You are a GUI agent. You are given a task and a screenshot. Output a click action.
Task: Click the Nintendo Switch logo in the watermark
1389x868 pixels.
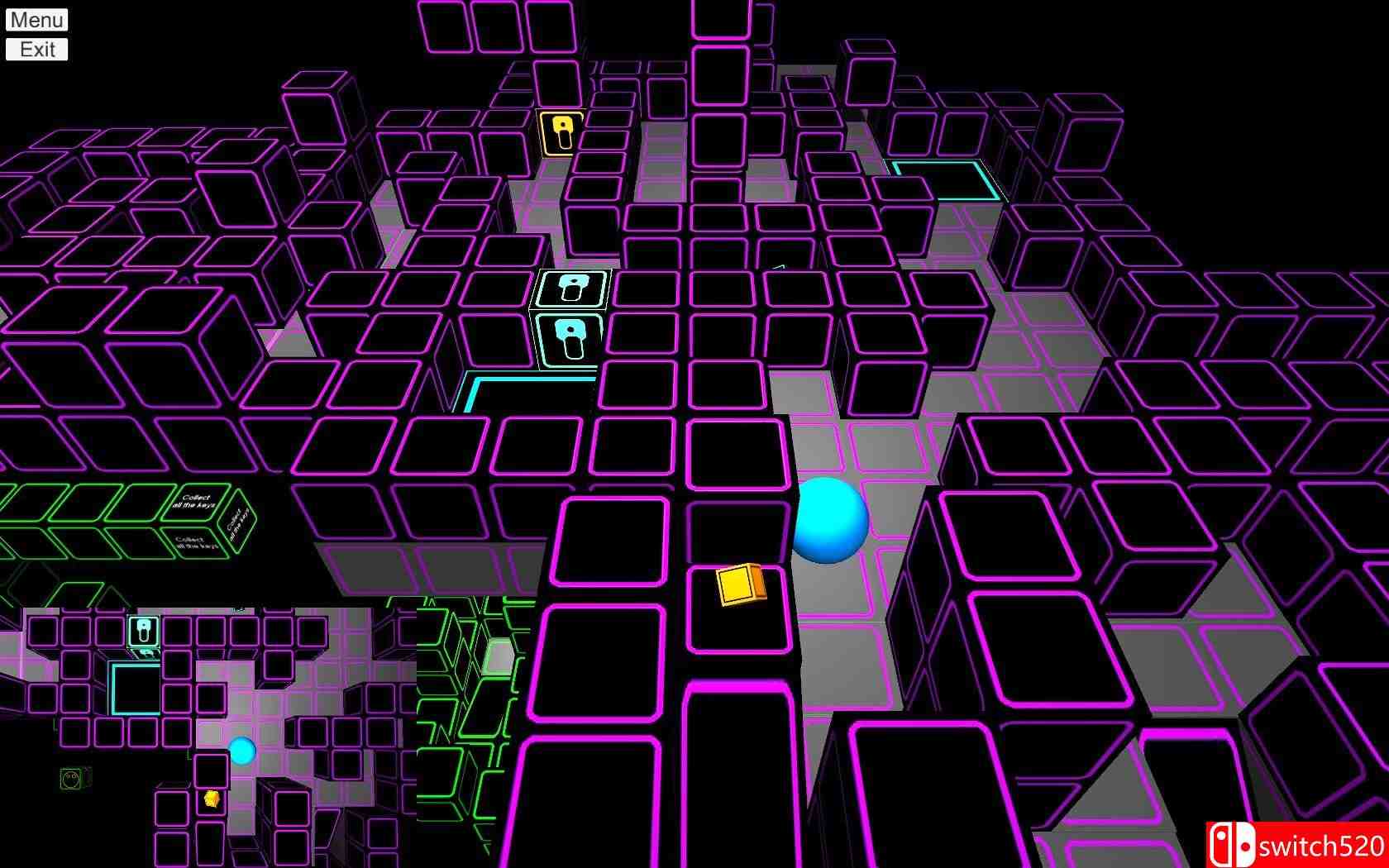pos(1232,842)
